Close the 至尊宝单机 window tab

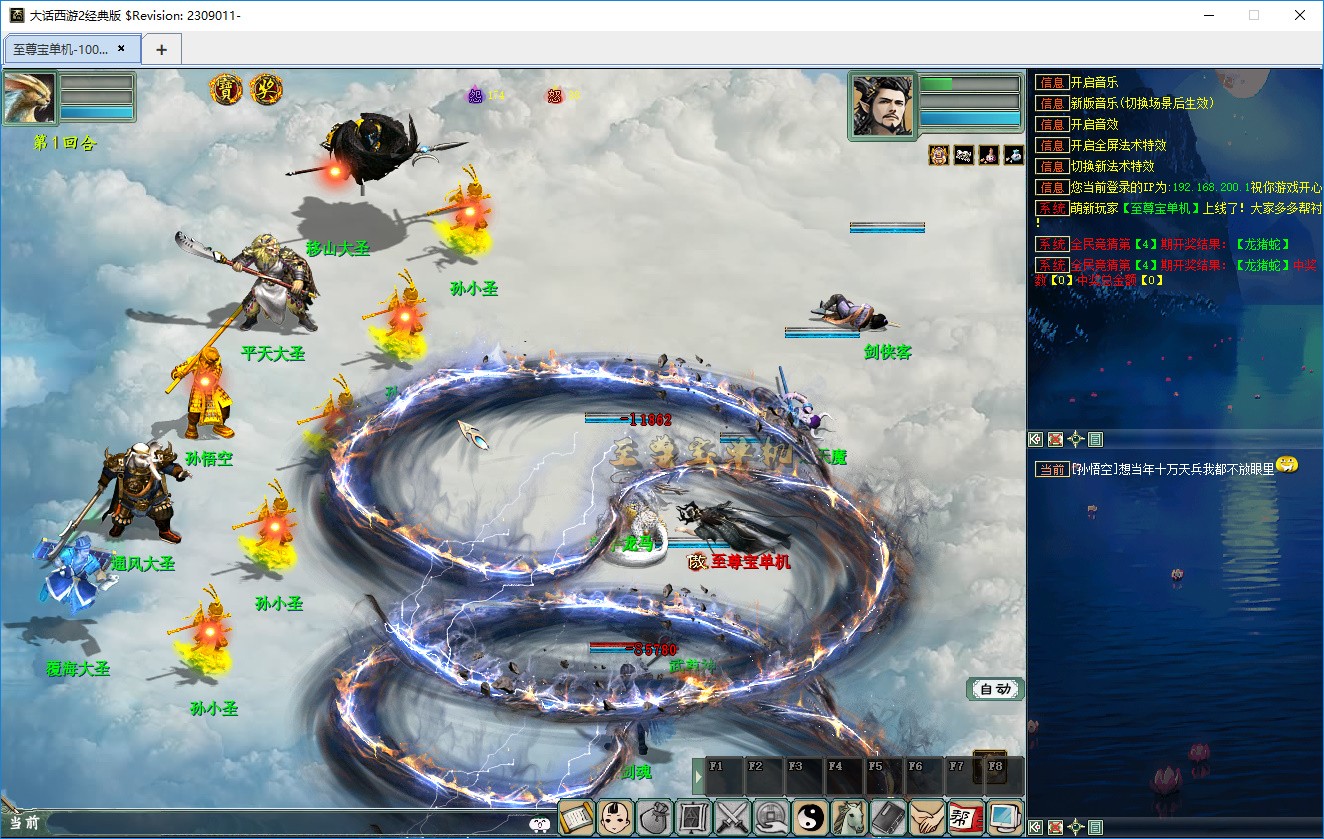[121, 48]
